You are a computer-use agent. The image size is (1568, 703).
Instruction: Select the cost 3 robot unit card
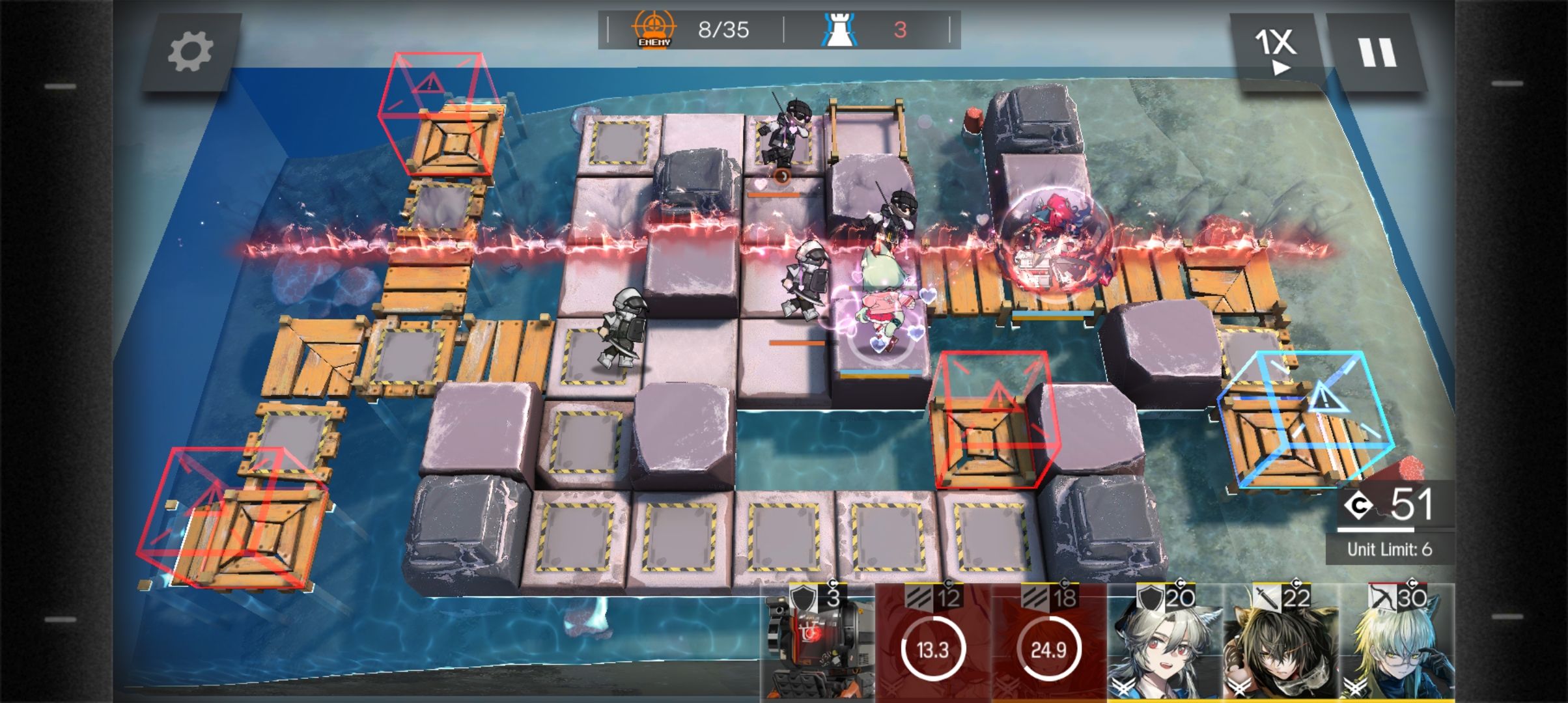coord(817,641)
